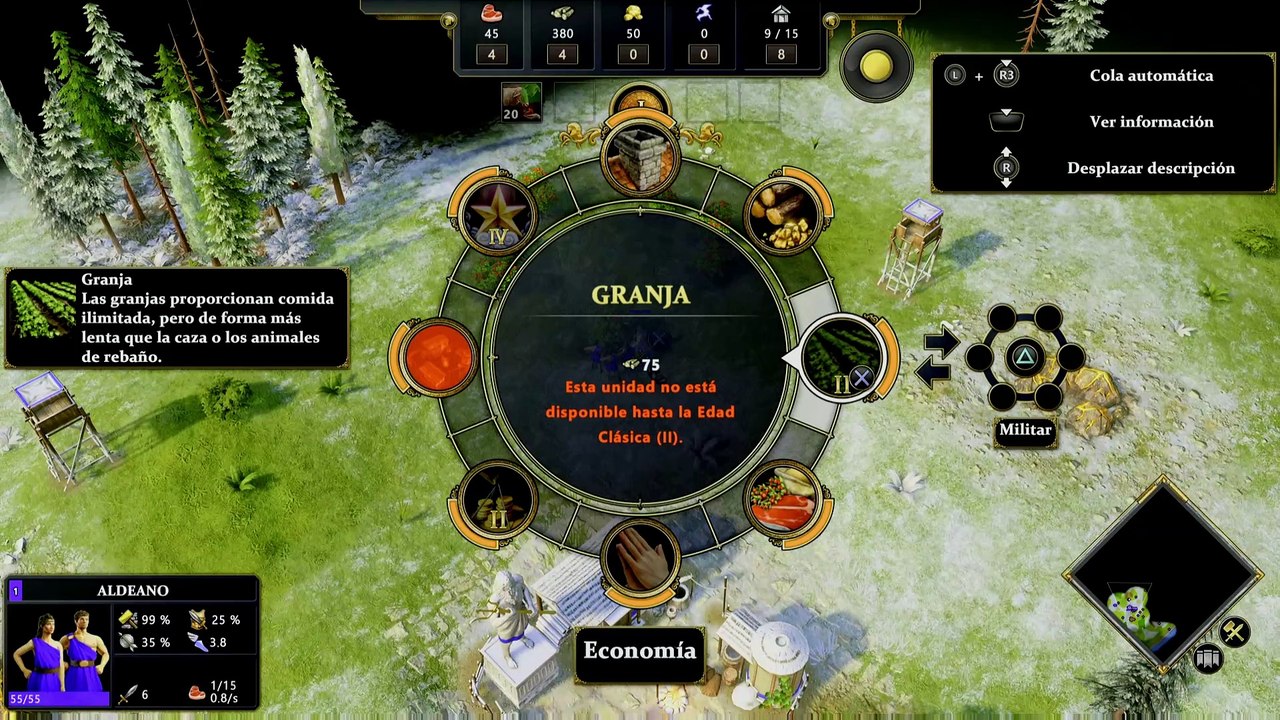Activate the yellow orb god power
The image size is (1280, 720).
tap(876, 67)
